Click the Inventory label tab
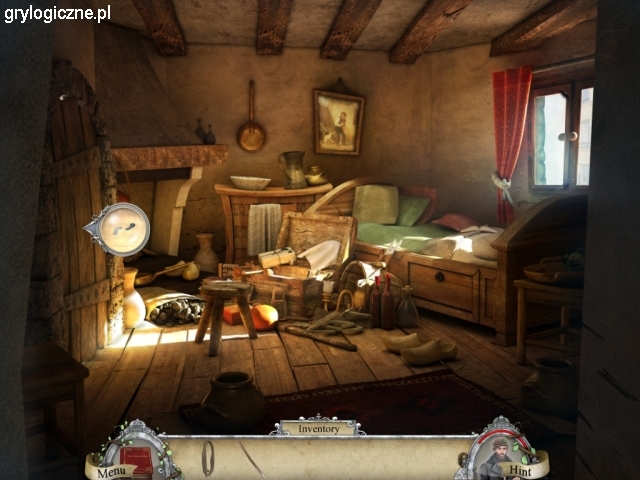Screen dimensions: 640x480 tap(316, 428)
